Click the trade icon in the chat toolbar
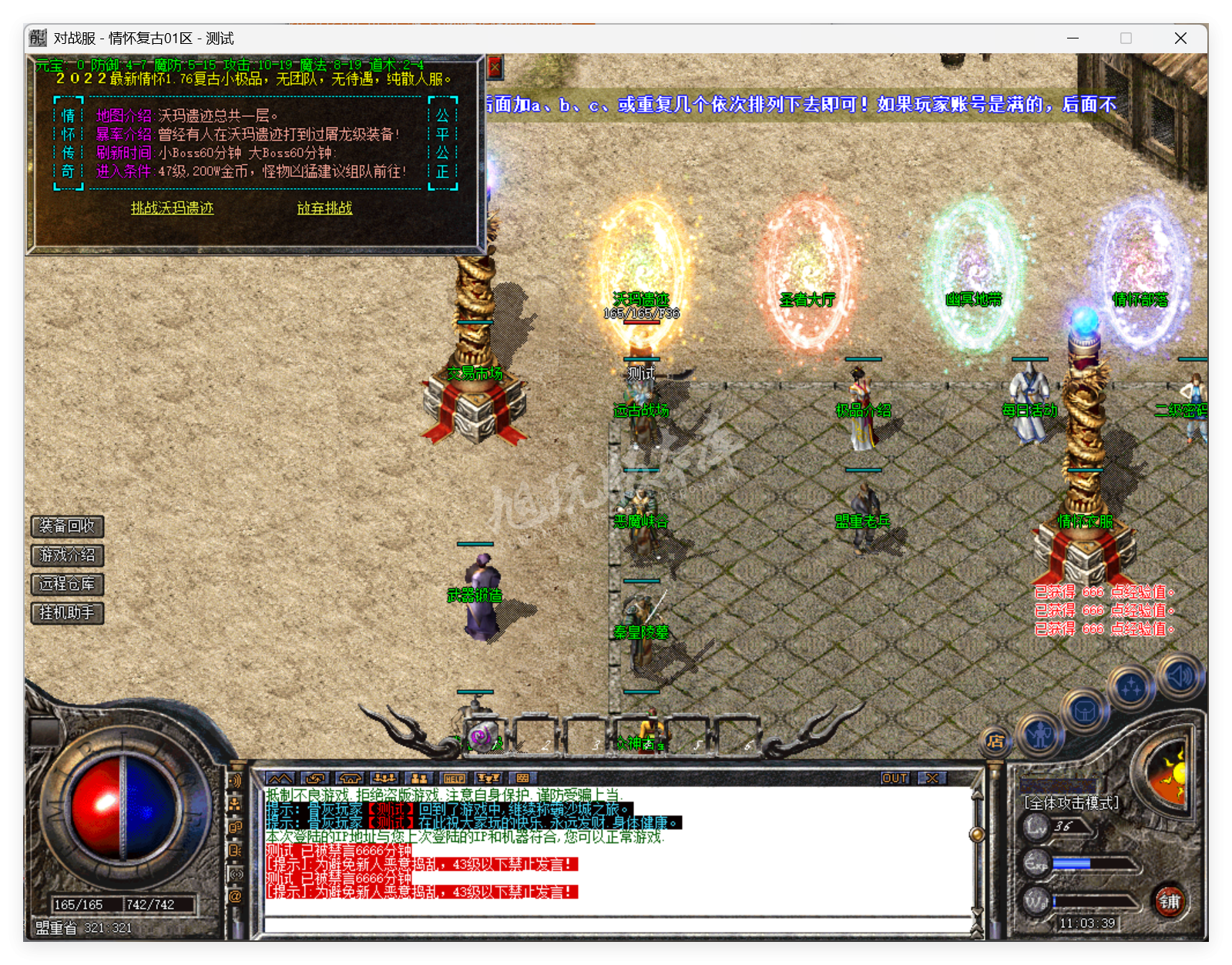This screenshot has width=1232, height=965. click(x=314, y=779)
